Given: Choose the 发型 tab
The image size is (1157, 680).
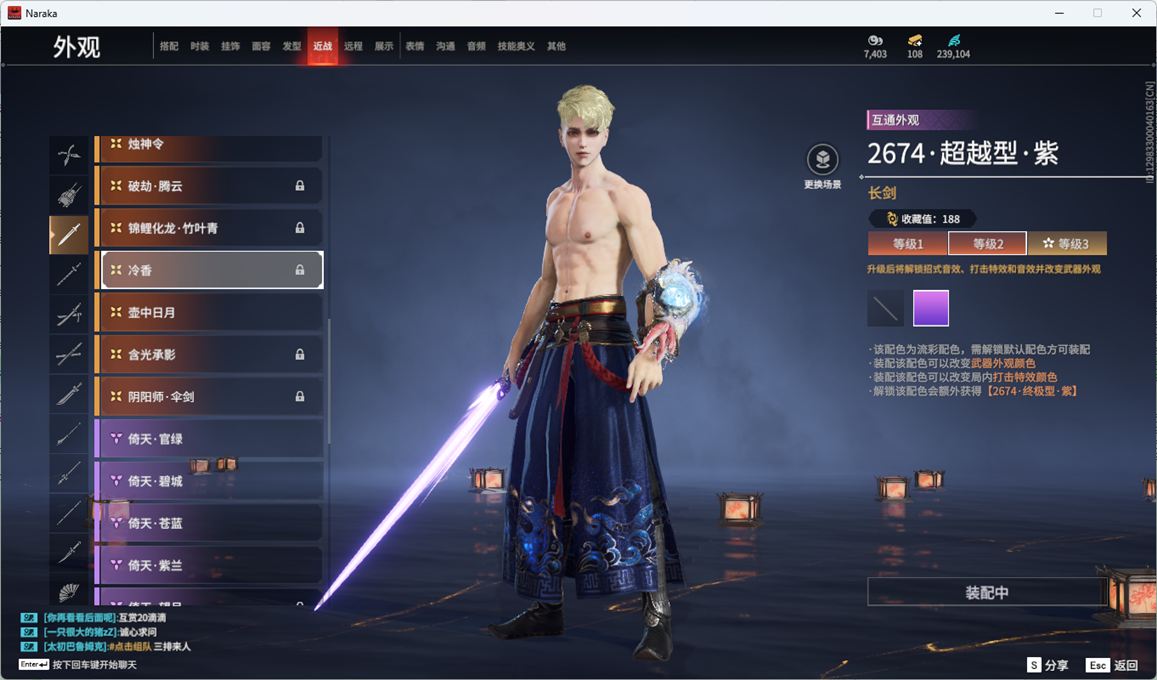Looking at the screenshot, I should click(292, 46).
